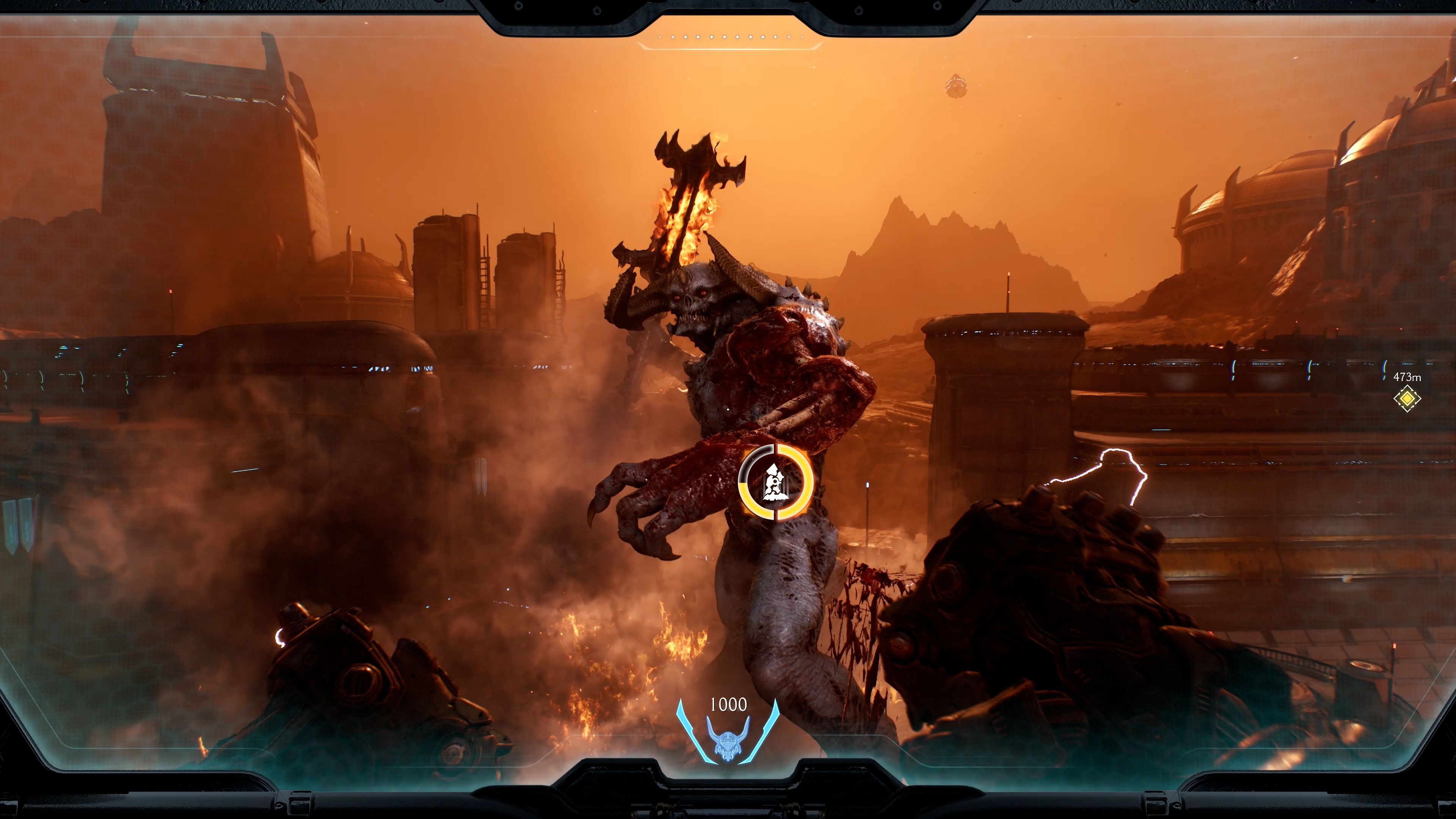Click the yellow objective waypoint diamond

click(x=1407, y=399)
